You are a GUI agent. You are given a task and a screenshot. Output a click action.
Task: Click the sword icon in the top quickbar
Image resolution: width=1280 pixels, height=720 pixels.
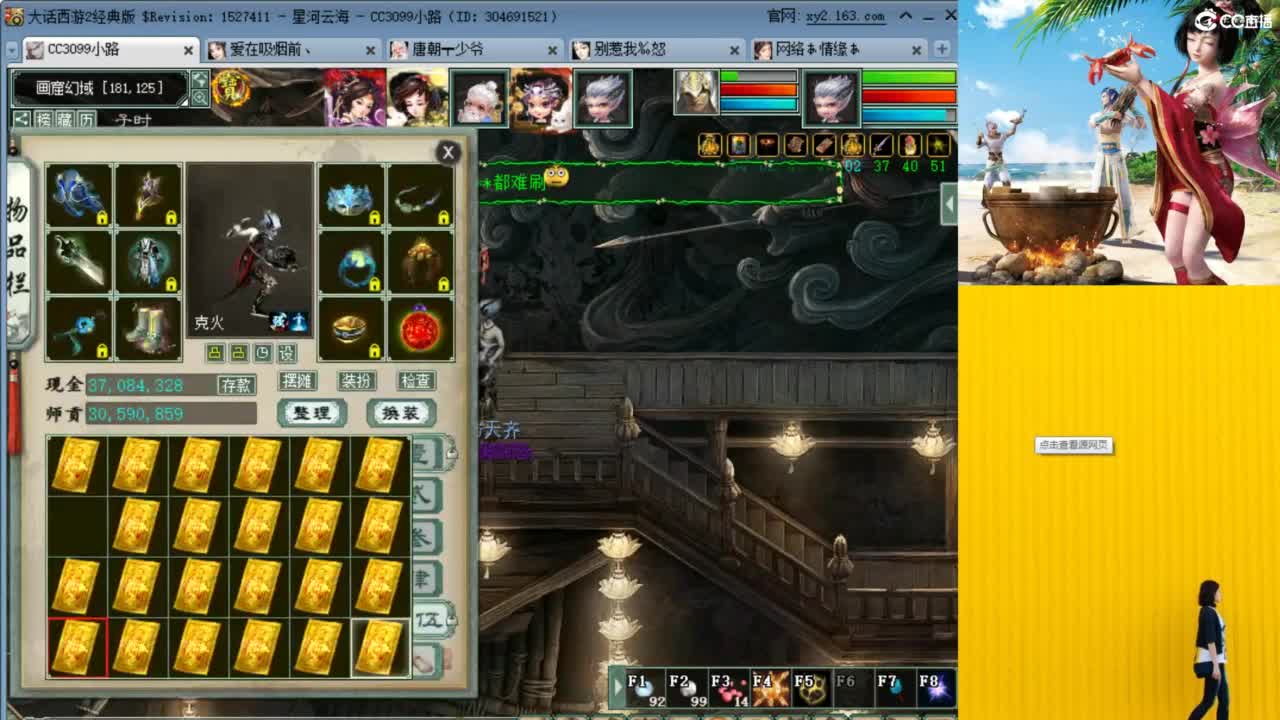tap(880, 146)
